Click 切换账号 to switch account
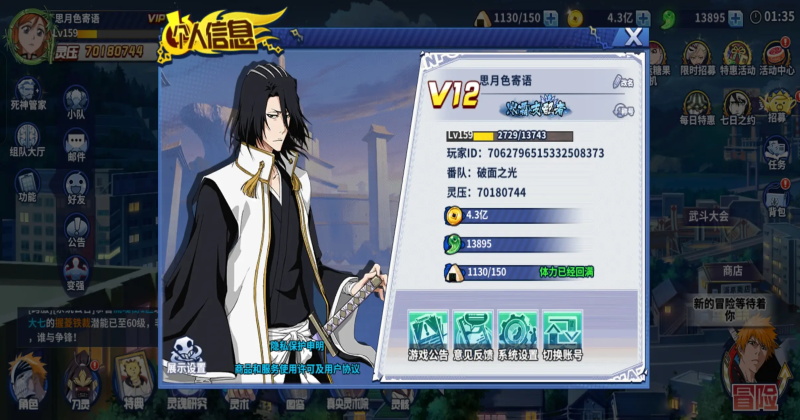The image size is (800, 420). click(564, 331)
